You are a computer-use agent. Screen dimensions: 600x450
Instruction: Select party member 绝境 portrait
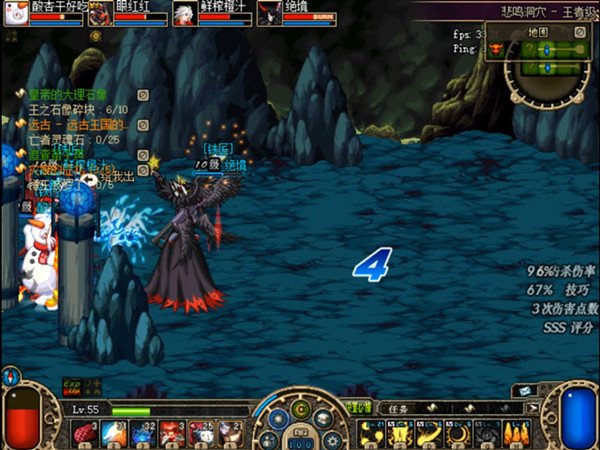(x=269, y=14)
